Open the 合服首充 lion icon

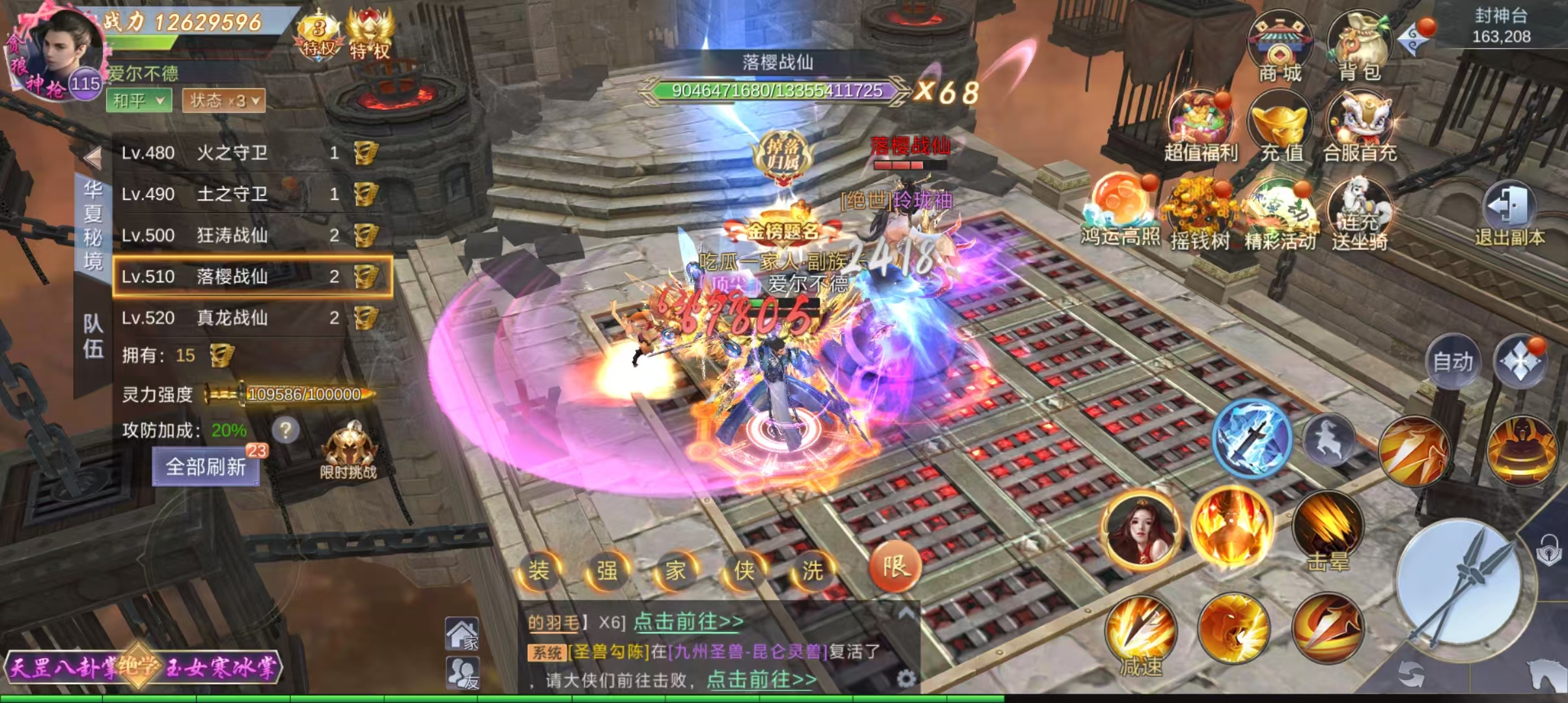point(1360,127)
